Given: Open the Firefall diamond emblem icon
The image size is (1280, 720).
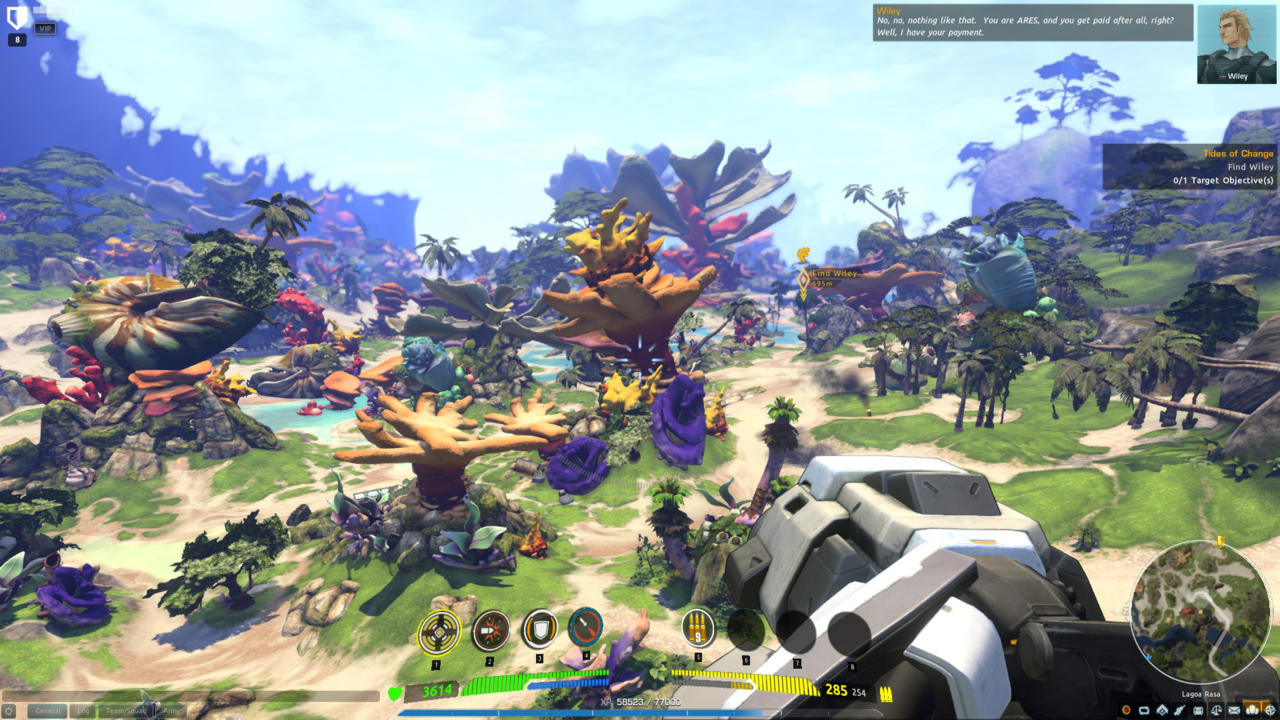Looking at the screenshot, I should click(1162, 710).
